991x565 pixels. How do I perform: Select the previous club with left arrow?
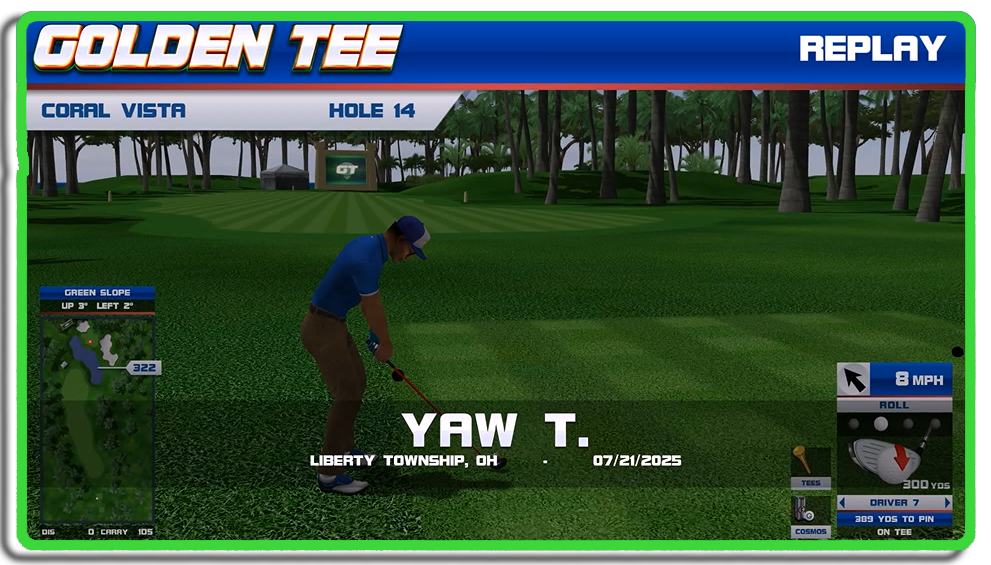coord(842,503)
